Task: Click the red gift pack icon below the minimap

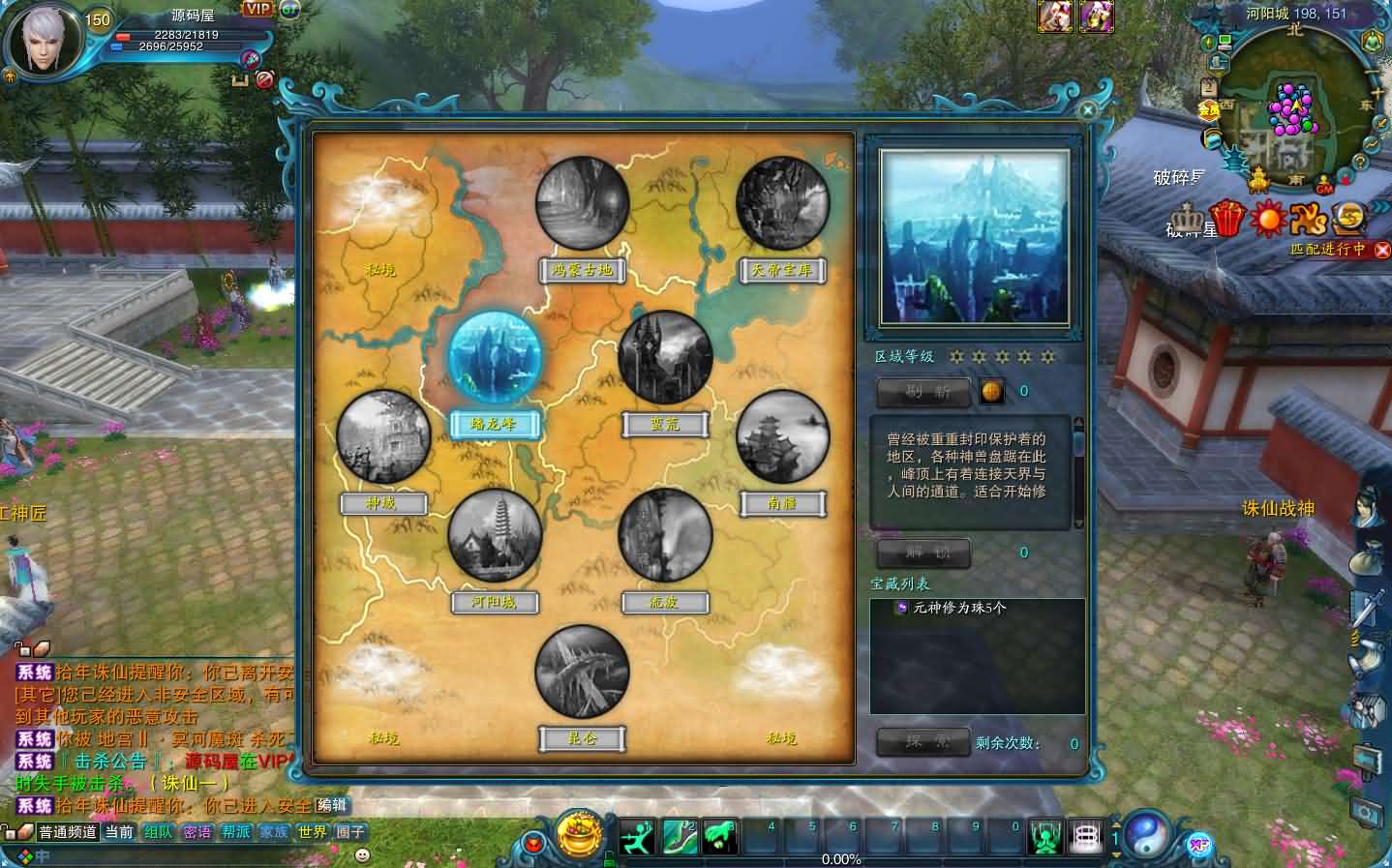Action: tap(1226, 218)
